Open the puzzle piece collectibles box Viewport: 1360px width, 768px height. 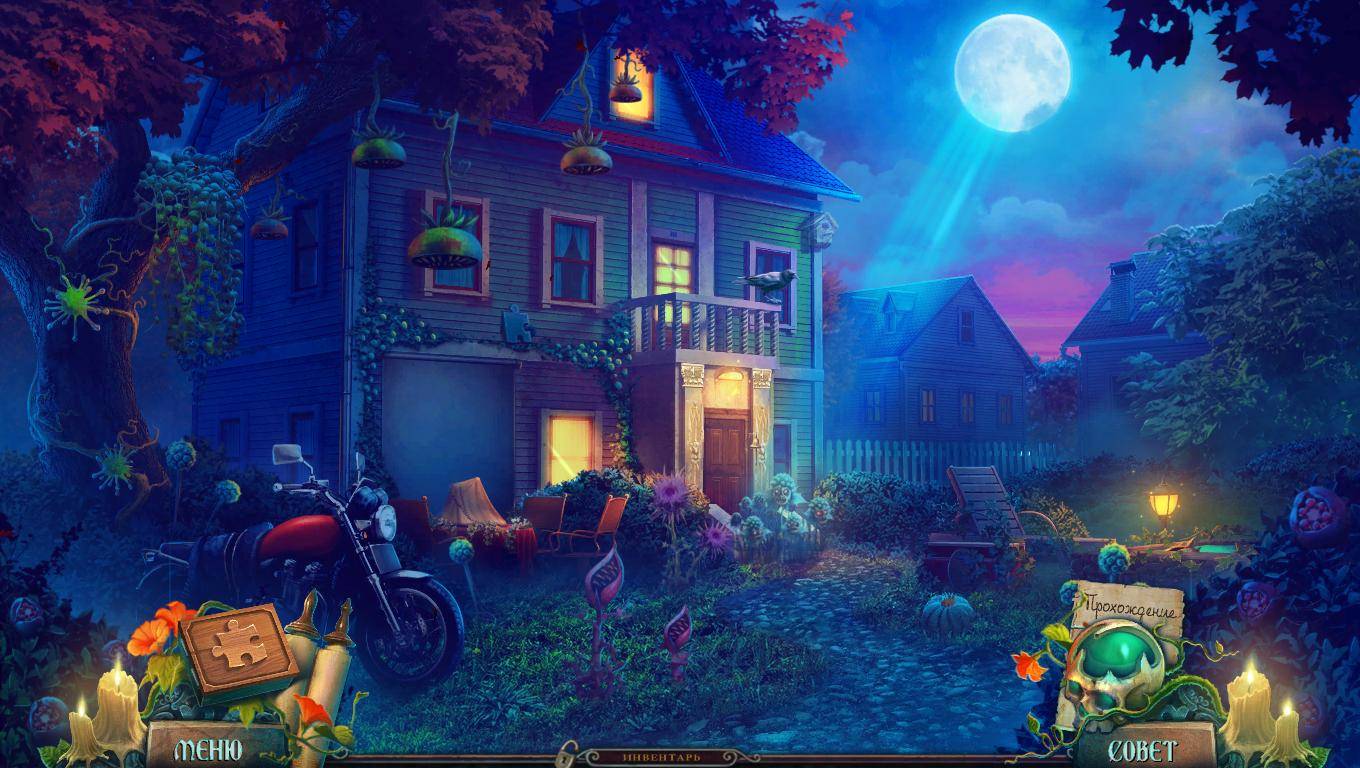coord(239,647)
